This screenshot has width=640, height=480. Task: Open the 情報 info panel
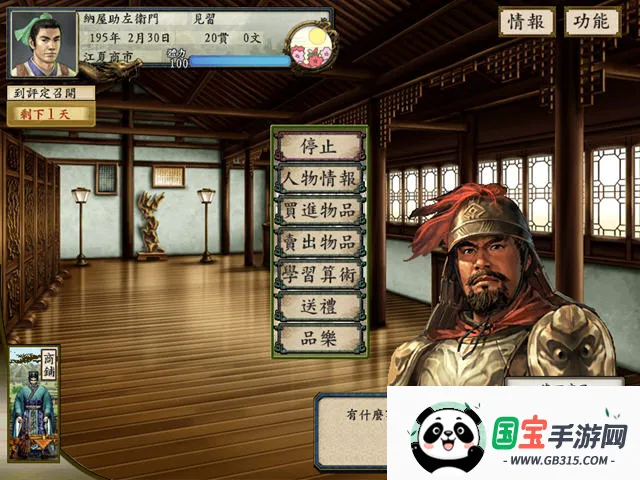(x=526, y=22)
